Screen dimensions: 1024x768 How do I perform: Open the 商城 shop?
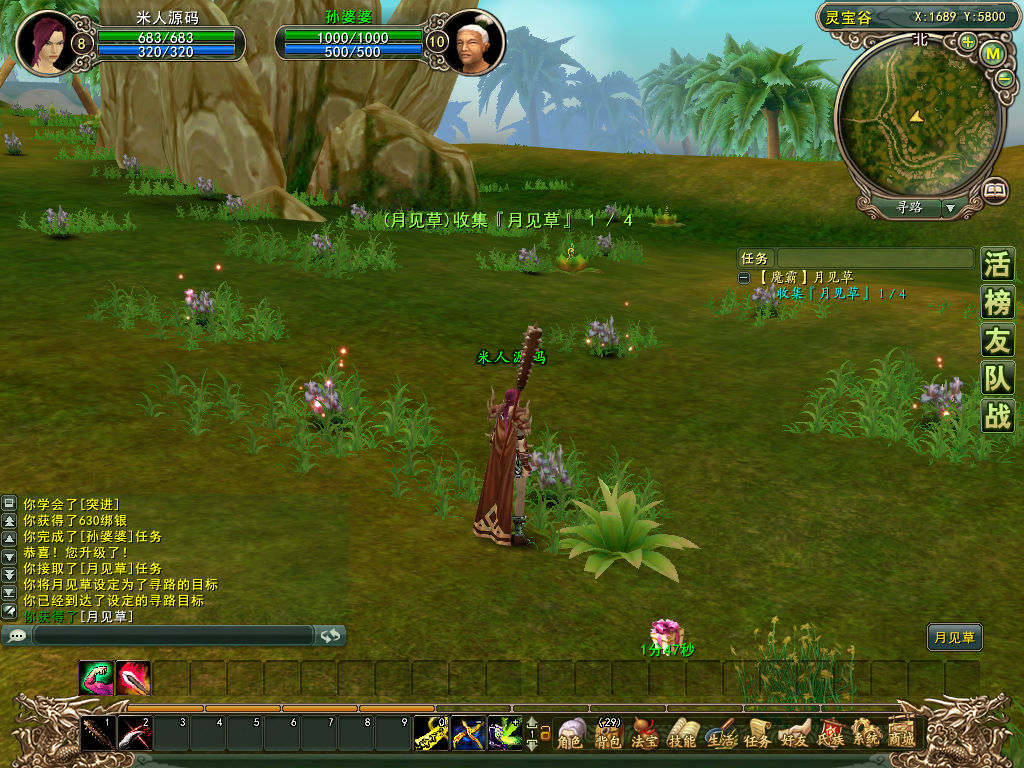902,735
